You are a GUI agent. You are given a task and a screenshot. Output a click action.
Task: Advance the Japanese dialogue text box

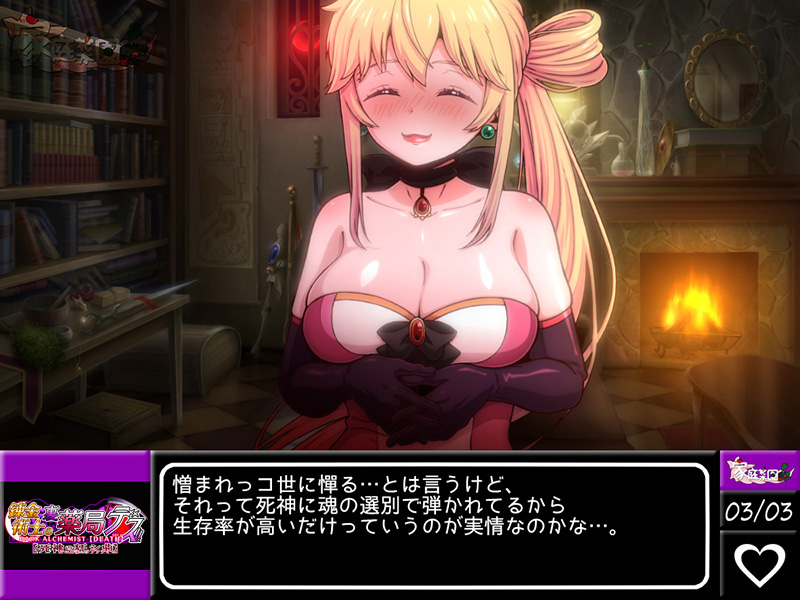[435, 523]
